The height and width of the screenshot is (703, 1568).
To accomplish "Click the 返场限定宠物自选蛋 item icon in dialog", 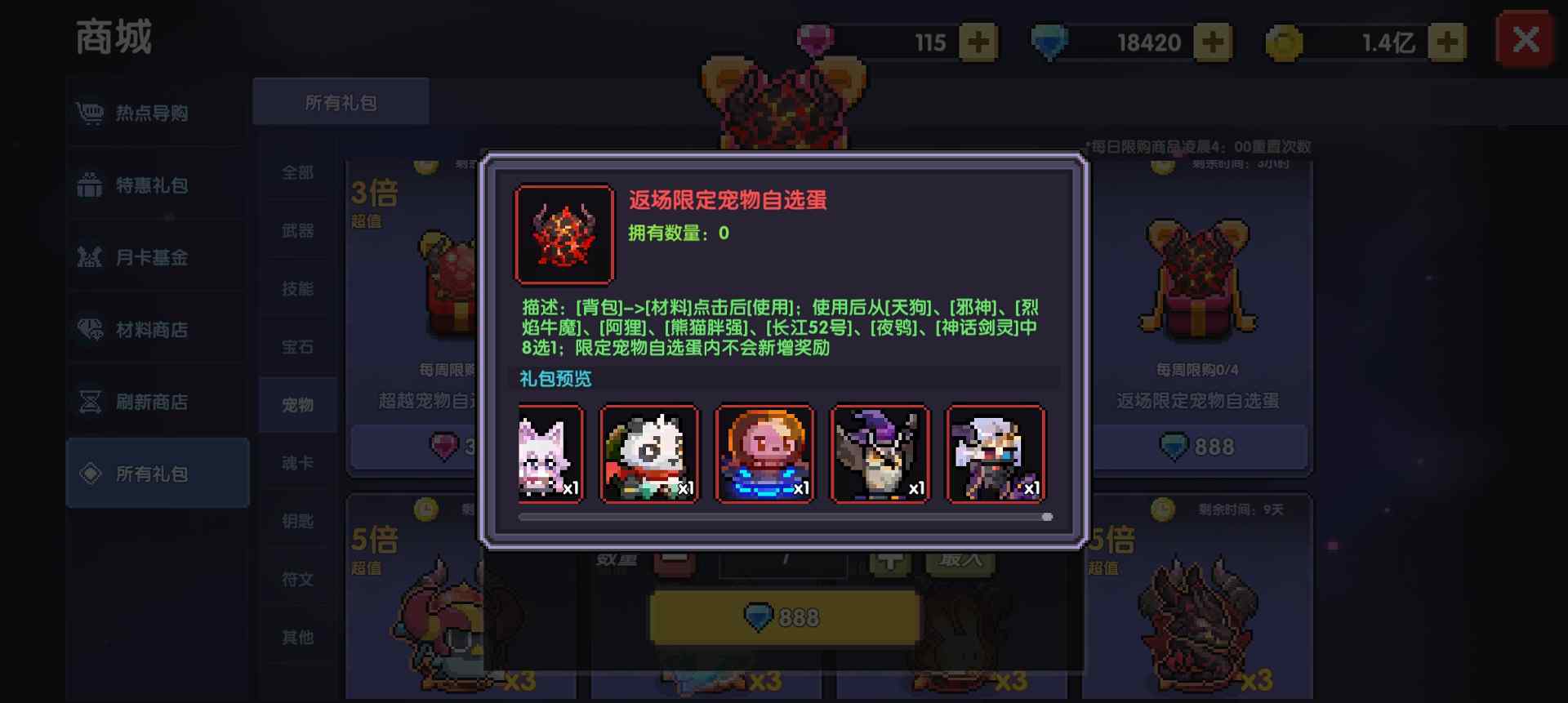I will pos(563,234).
